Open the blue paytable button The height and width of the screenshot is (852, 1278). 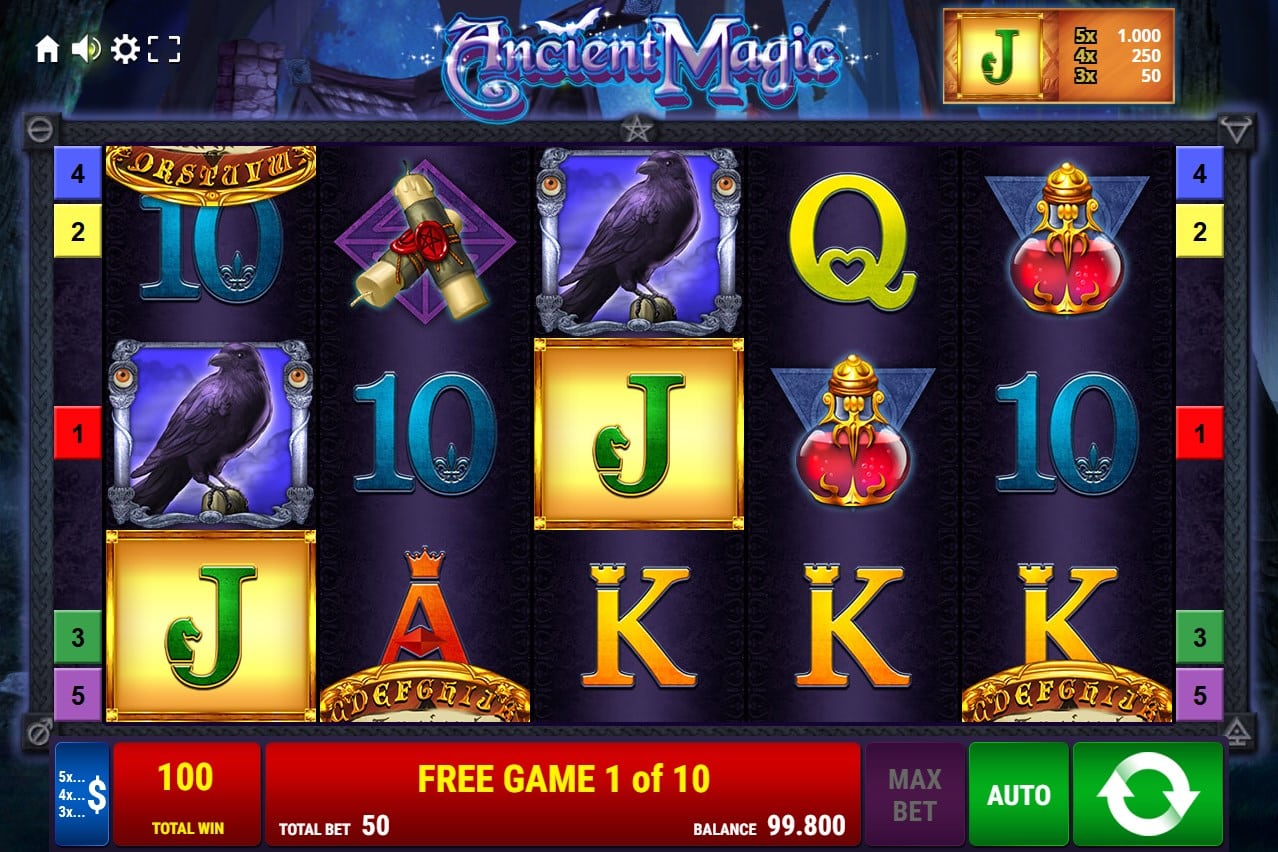click(82, 794)
